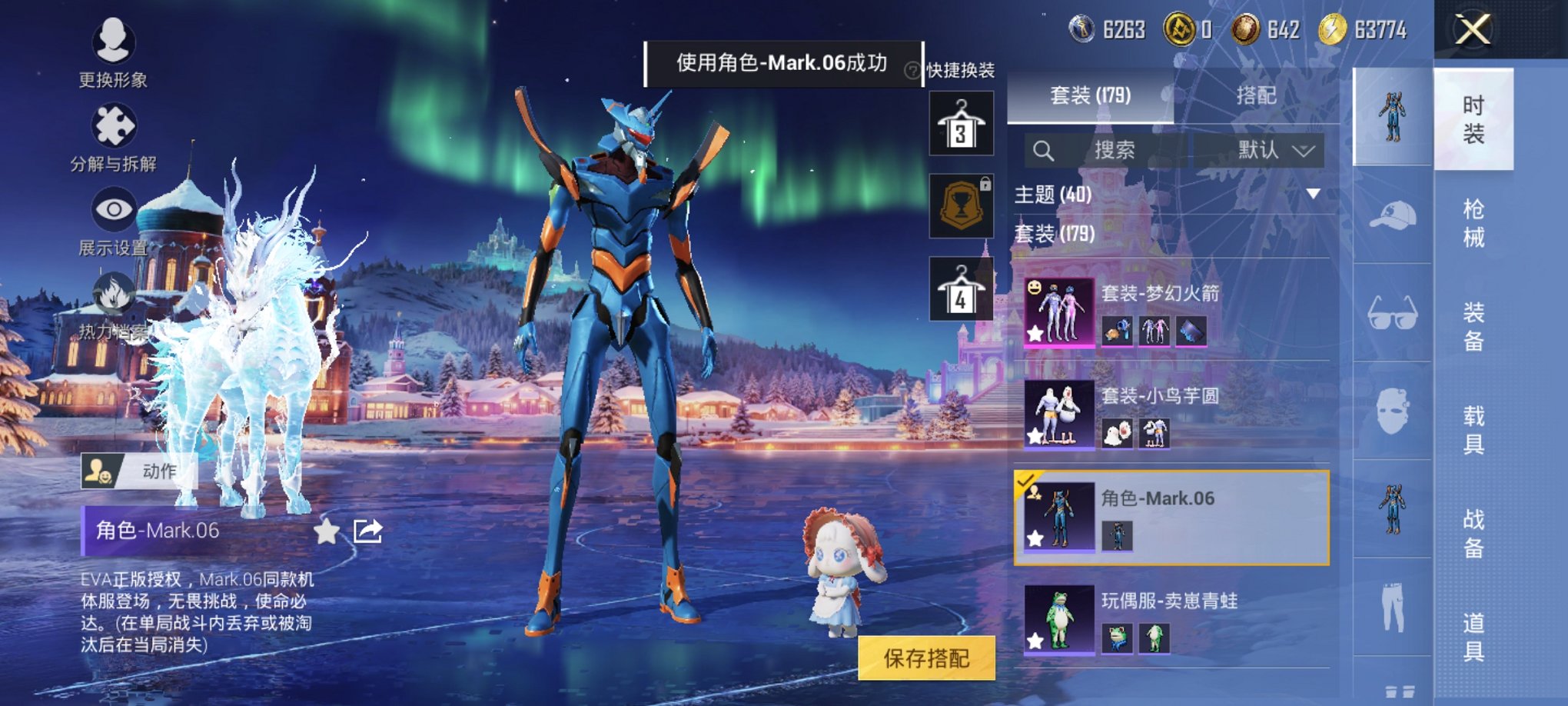
Task: Open the 默认 sorting dropdown
Action: 1274,151
